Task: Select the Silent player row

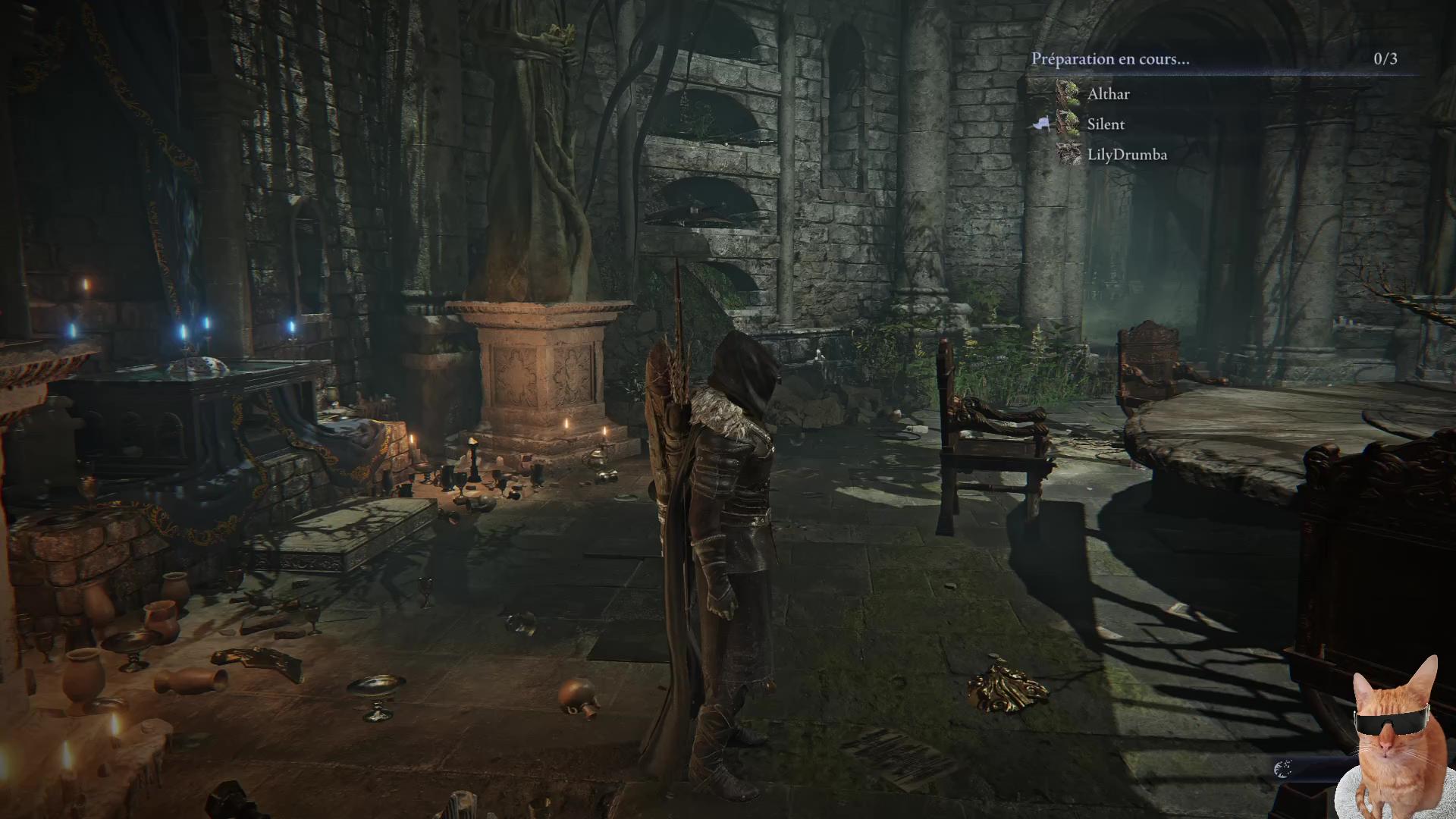Action: pyautogui.click(x=1105, y=124)
